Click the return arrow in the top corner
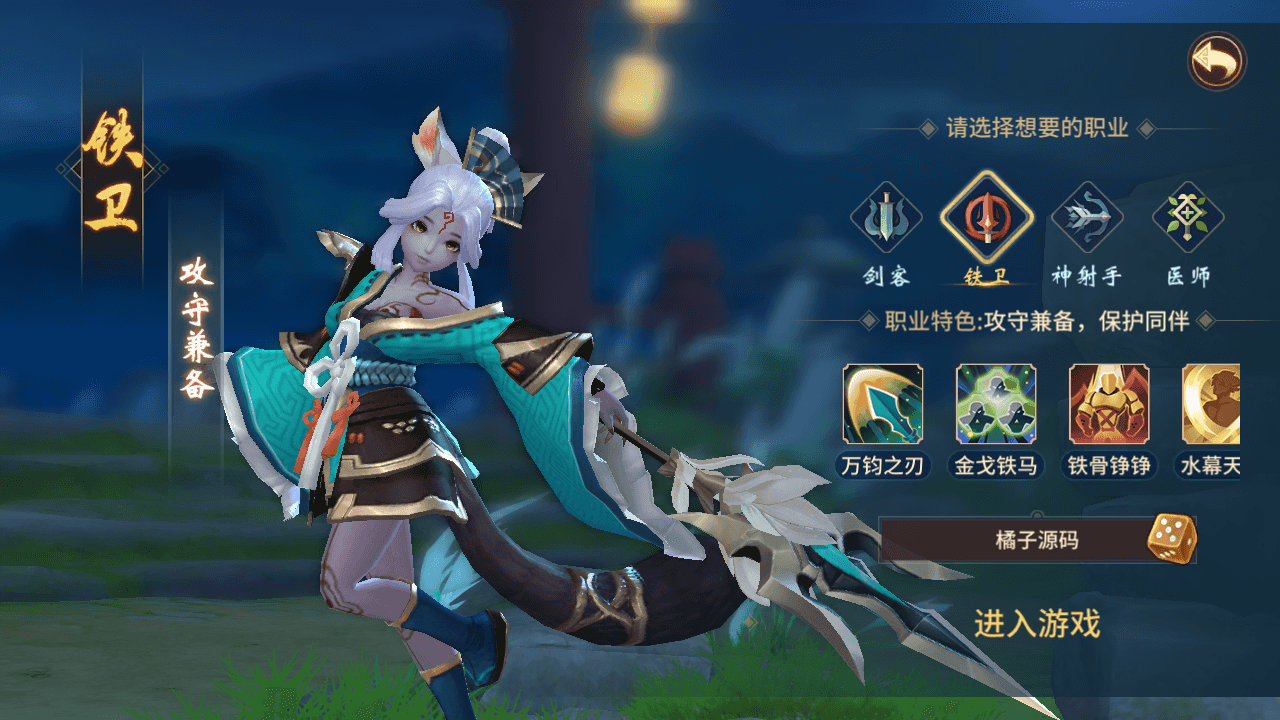This screenshot has width=1280, height=720. [1218, 60]
